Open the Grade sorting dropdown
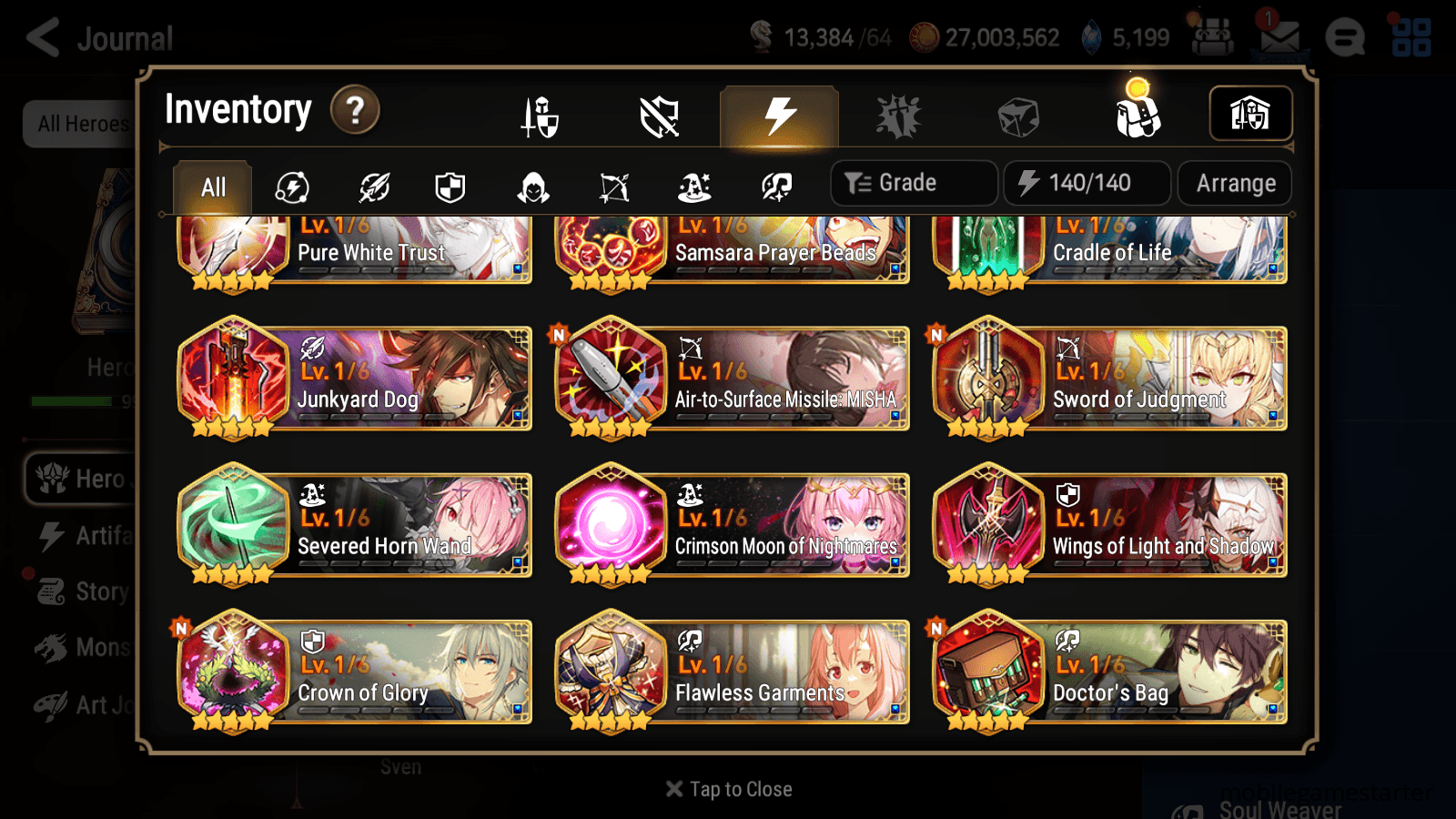Screen dimensions: 1456x819 (x=912, y=182)
